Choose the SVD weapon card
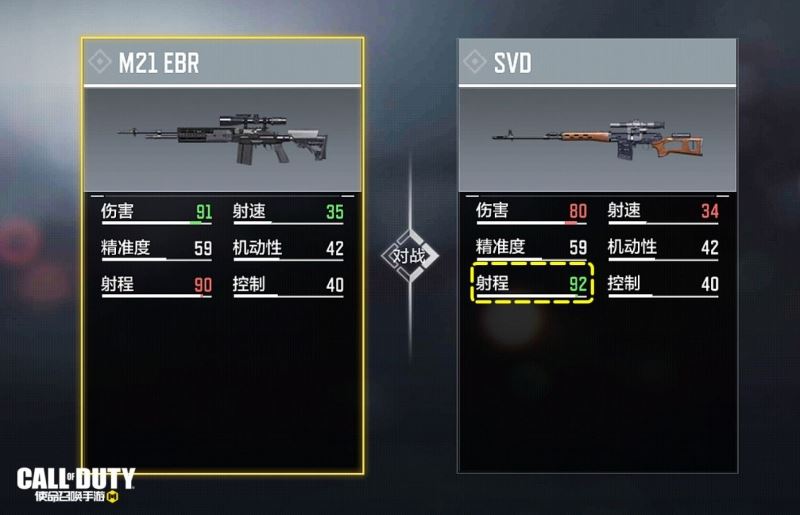 coord(597,140)
